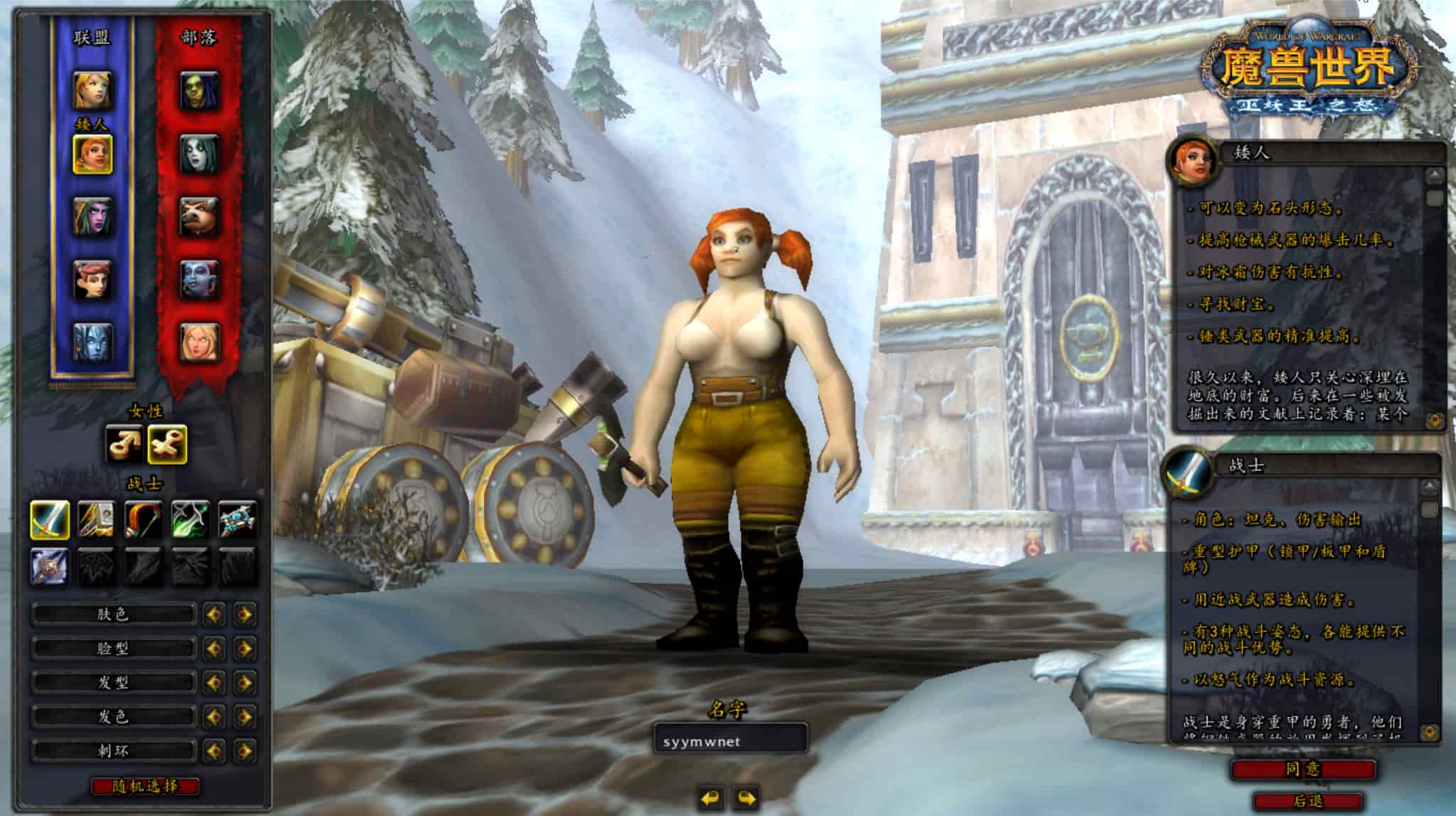This screenshot has width=1456, height=816.
Task: Select the blood elf race
Action: (199, 341)
